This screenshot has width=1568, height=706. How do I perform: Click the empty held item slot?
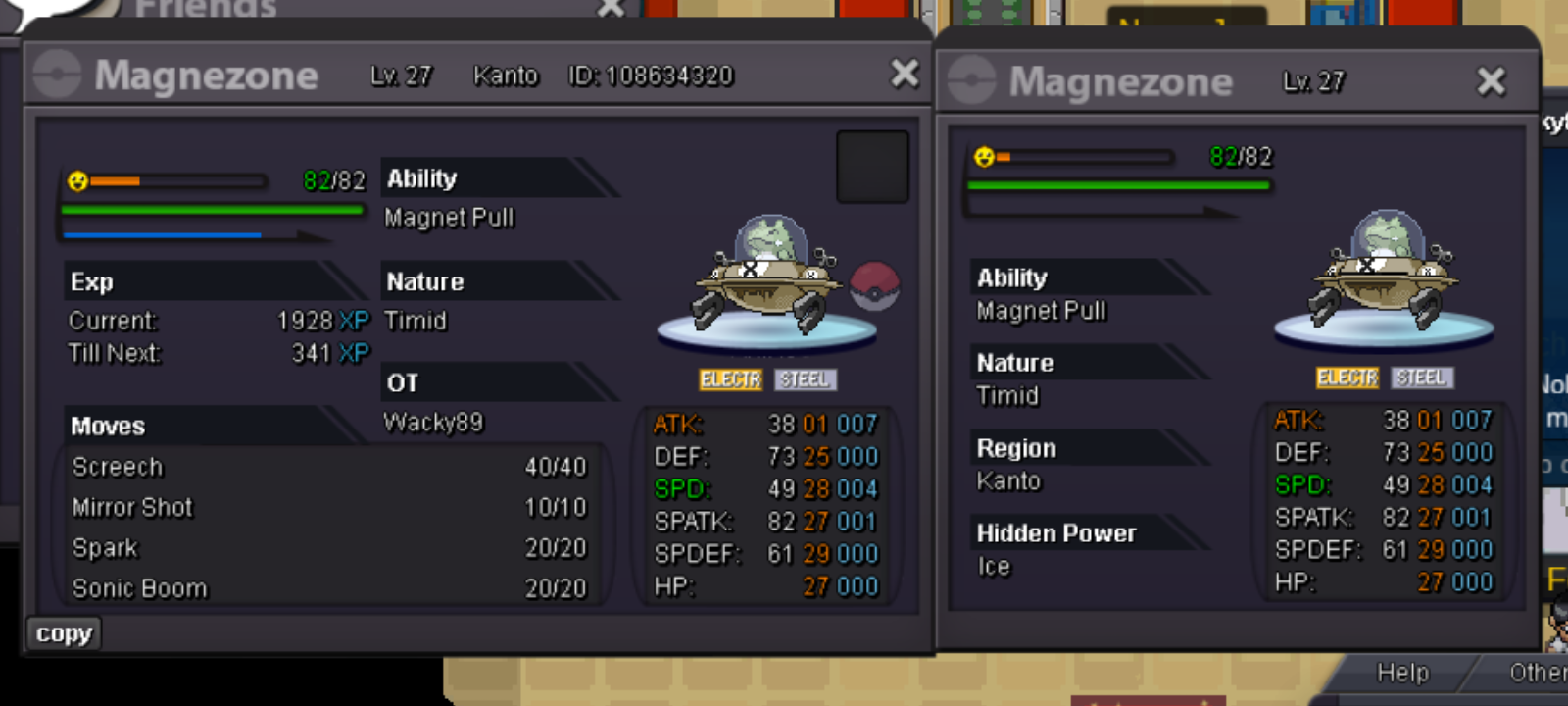coord(871,167)
